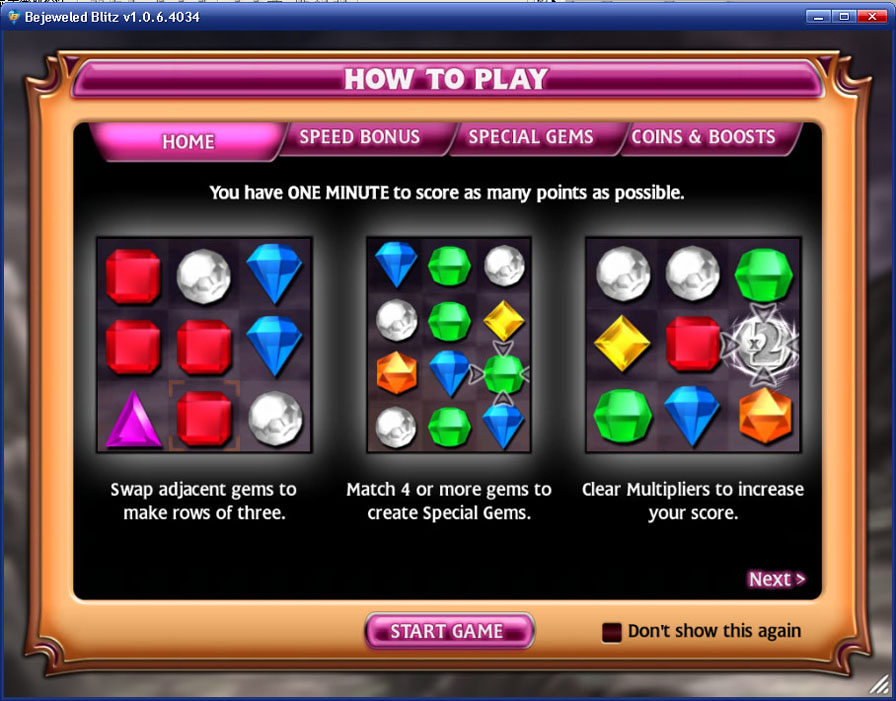The height and width of the screenshot is (701, 896).
Task: Tick the Don't show this again checkbox
Action: coord(611,632)
